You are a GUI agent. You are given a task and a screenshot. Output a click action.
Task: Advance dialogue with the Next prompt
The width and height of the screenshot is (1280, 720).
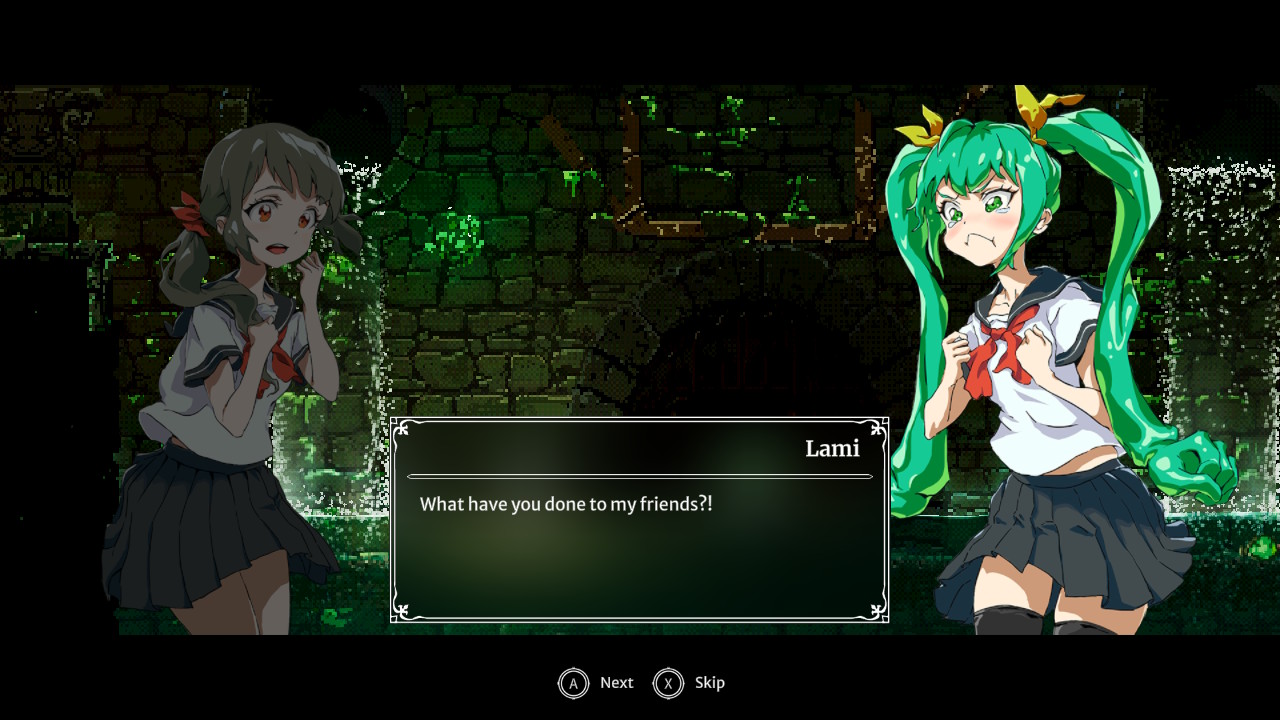pyautogui.click(x=616, y=683)
